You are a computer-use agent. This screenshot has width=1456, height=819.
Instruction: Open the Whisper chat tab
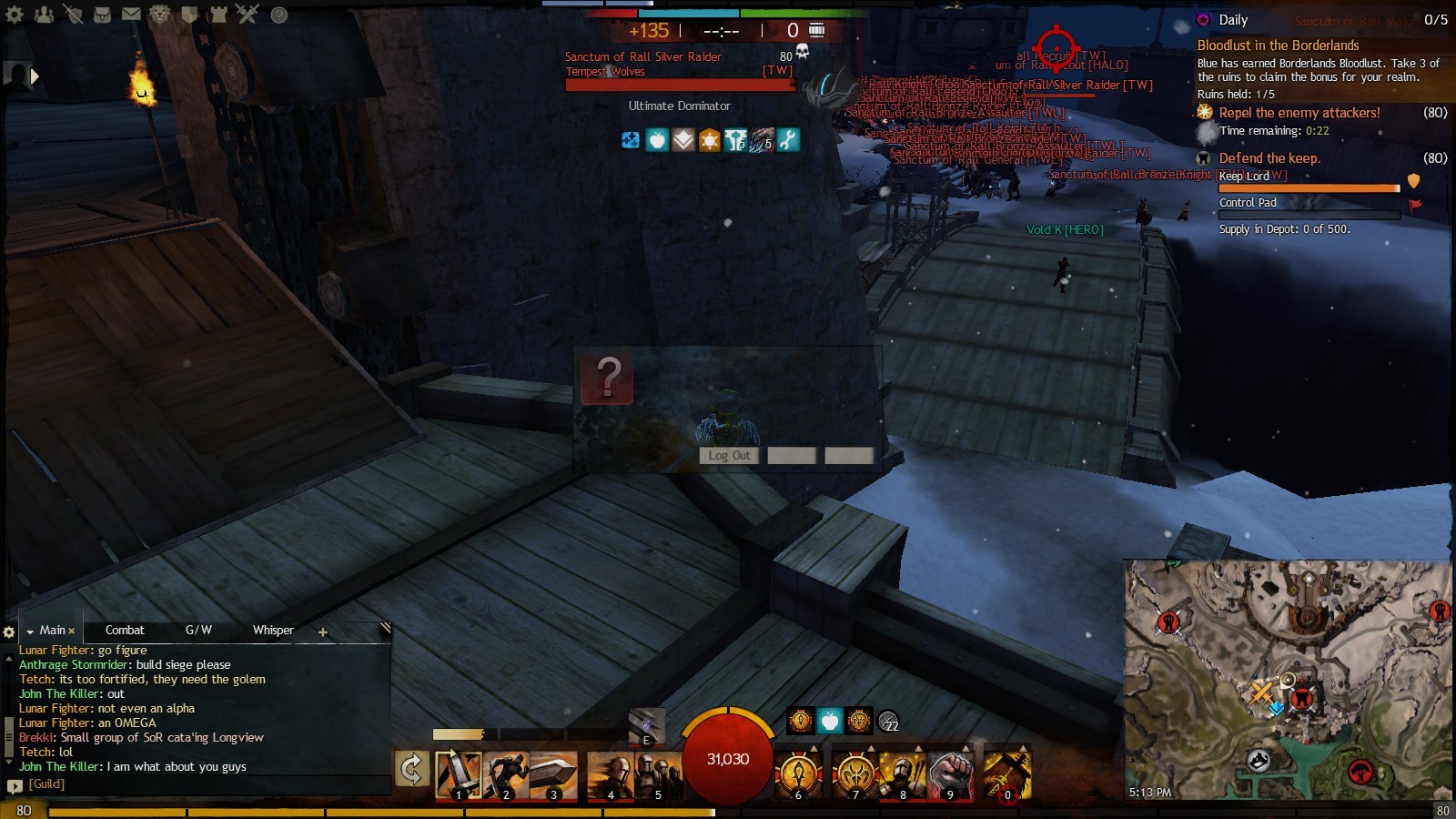(273, 630)
